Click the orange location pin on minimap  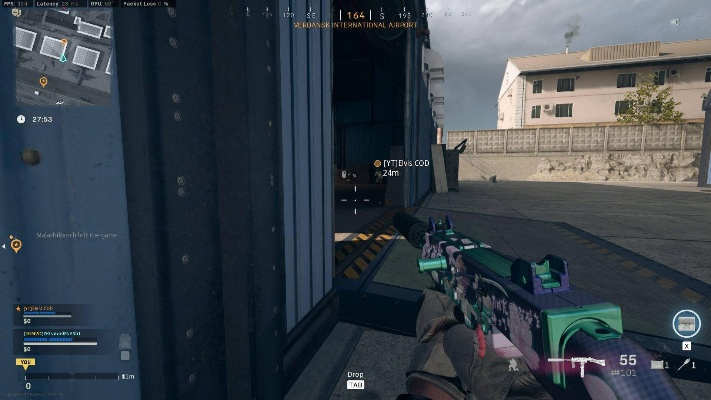[43, 81]
